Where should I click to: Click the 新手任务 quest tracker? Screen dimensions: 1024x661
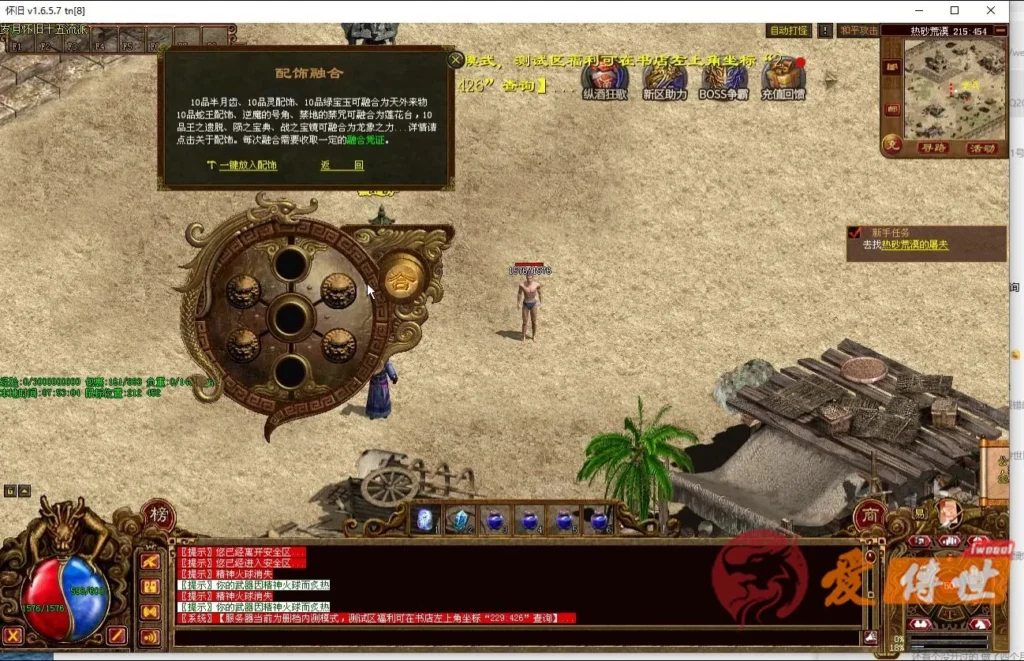(x=925, y=243)
